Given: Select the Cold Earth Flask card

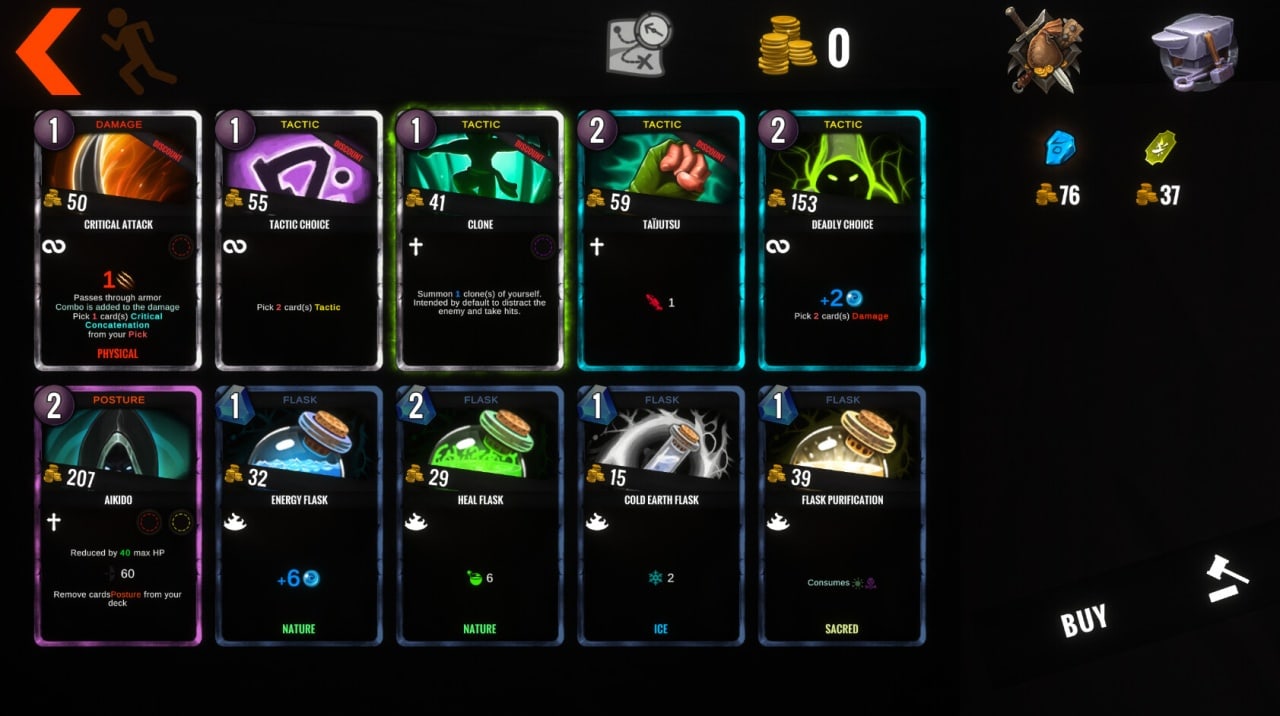Looking at the screenshot, I should (x=661, y=515).
